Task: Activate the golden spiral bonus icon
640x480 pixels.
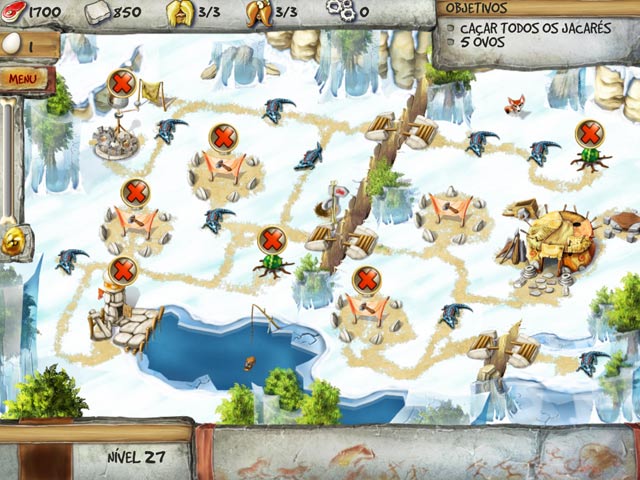Action: (14, 240)
